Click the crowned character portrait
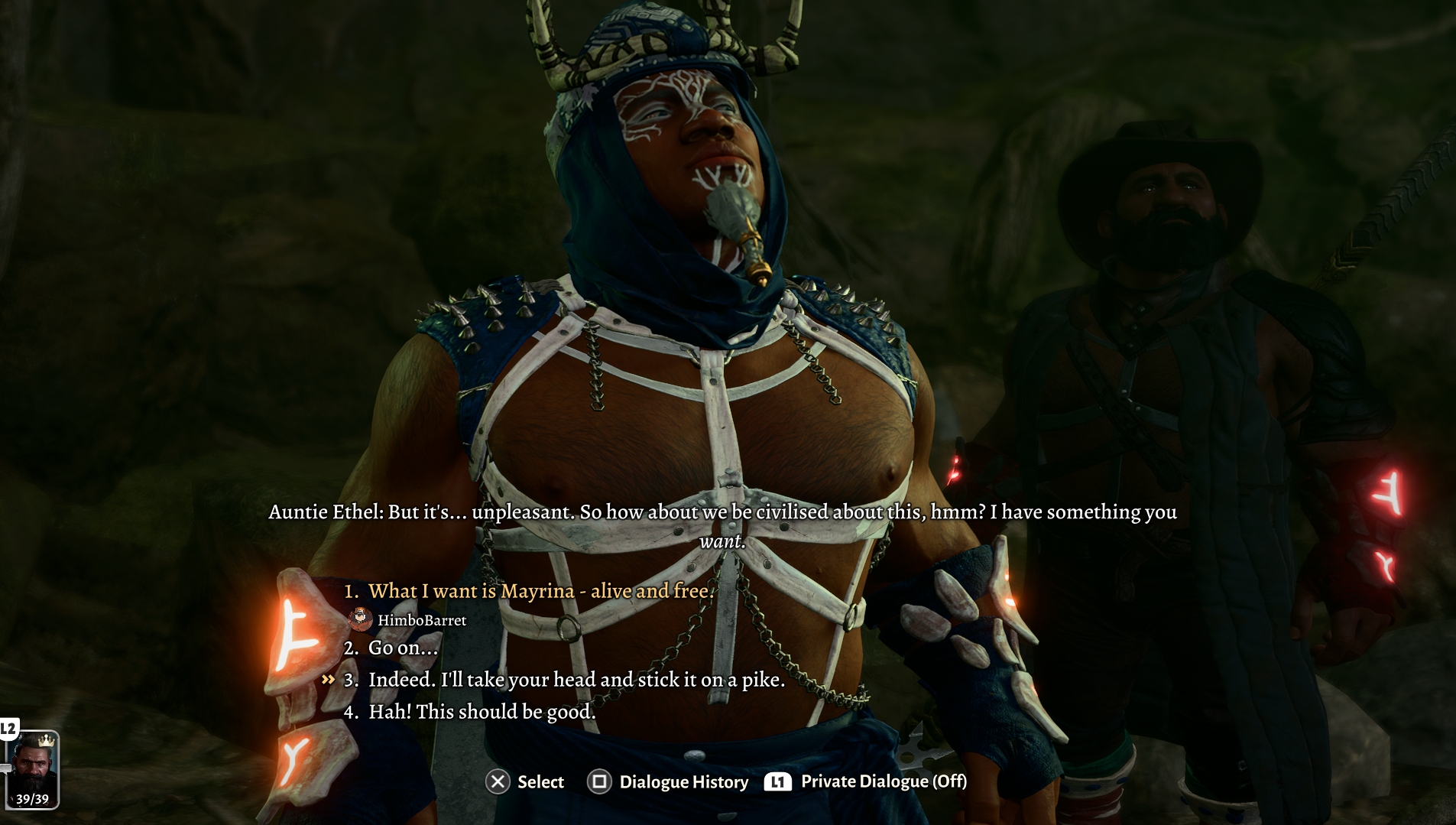 pyautogui.click(x=34, y=768)
